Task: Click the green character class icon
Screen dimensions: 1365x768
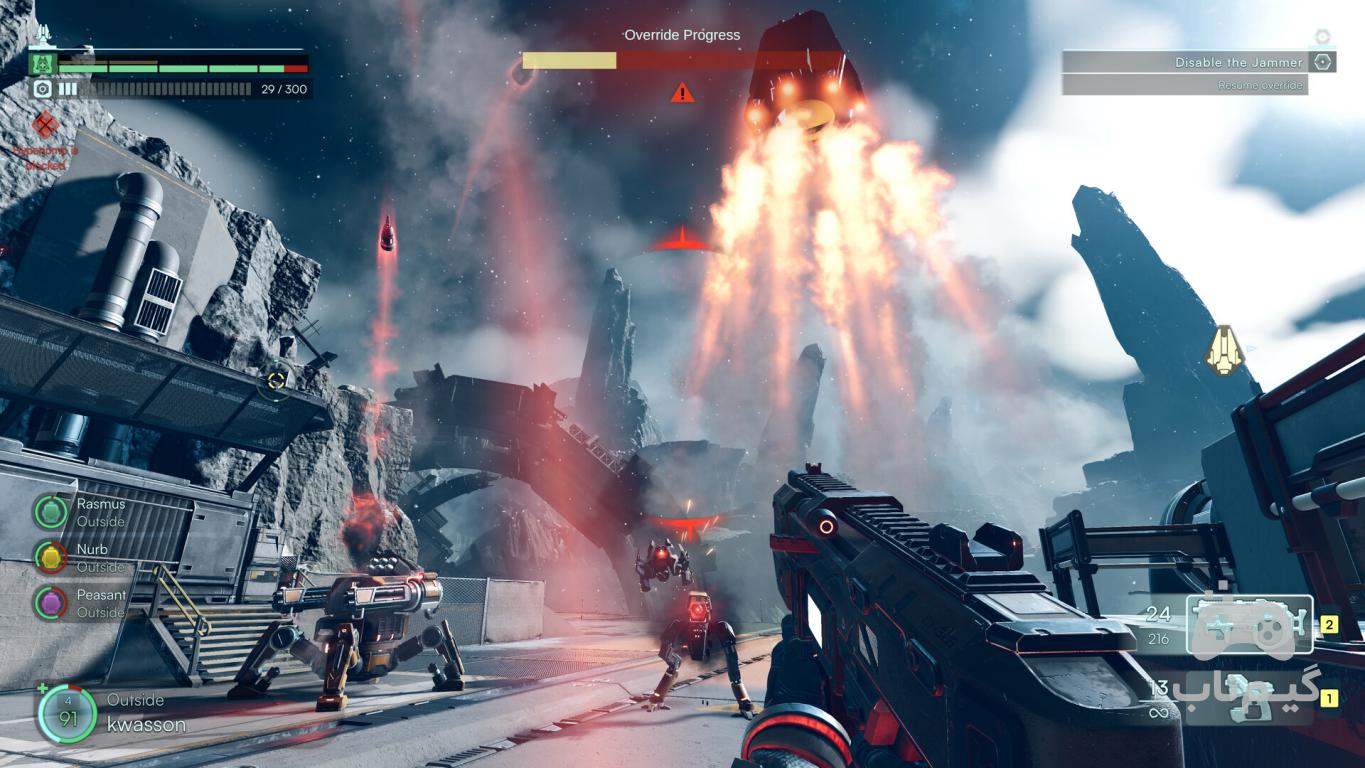Action: tap(42, 64)
